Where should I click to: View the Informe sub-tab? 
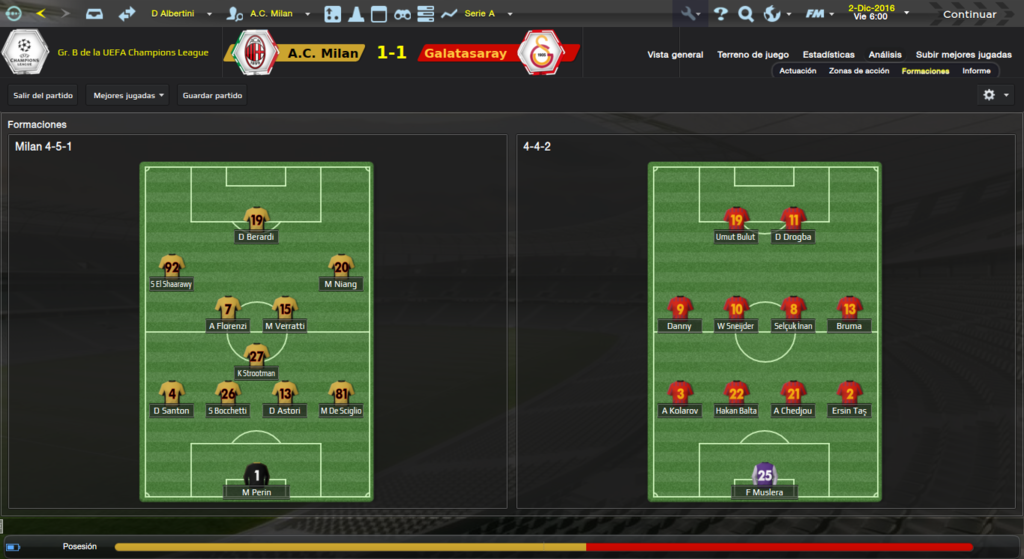pos(976,71)
